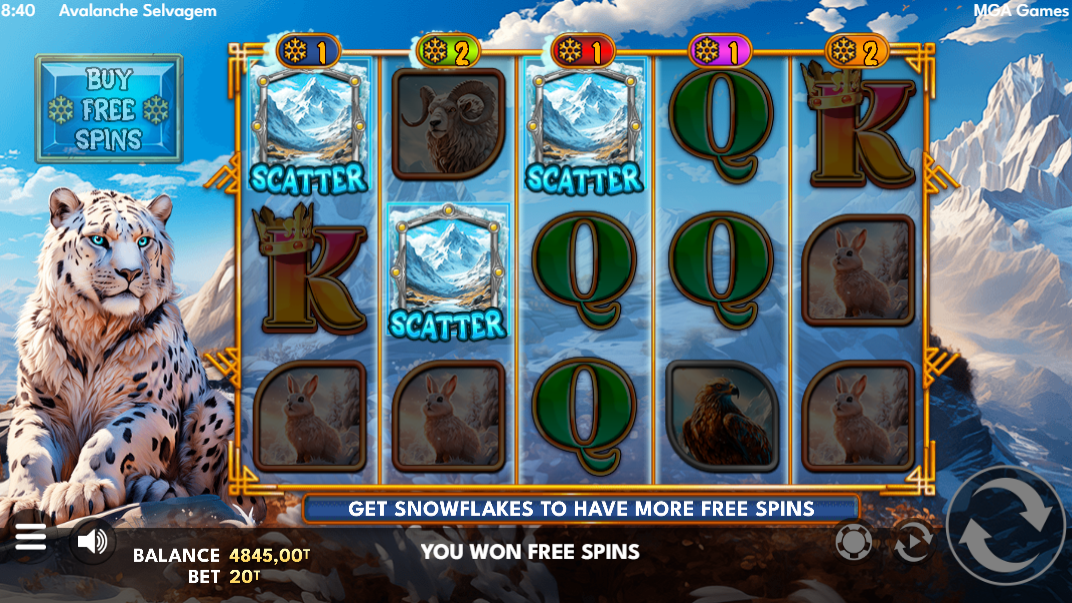Open the hamburger menu
Screen dimensions: 1072x603
pos(30,539)
